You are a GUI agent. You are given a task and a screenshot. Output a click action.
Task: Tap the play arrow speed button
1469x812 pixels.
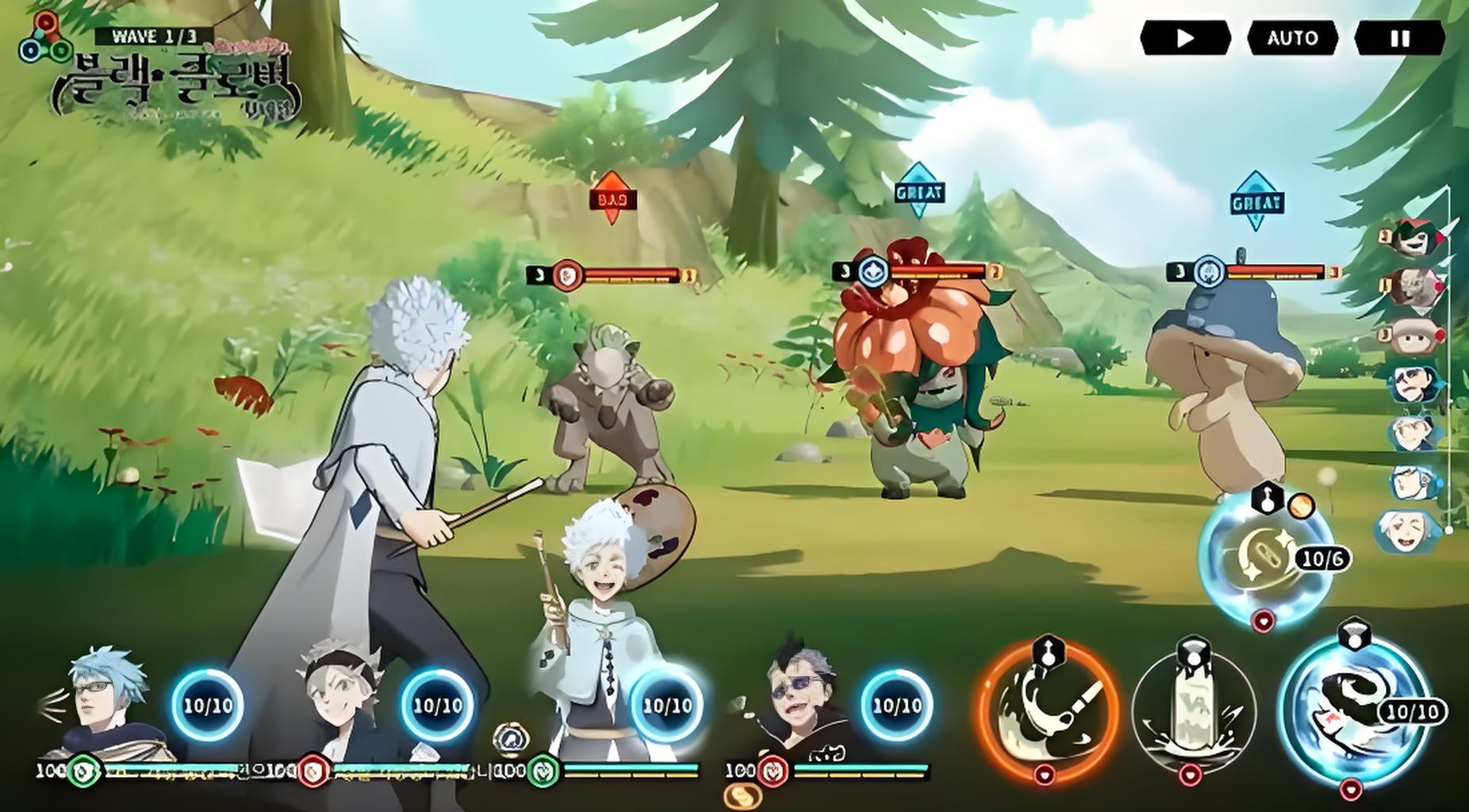tap(1185, 38)
